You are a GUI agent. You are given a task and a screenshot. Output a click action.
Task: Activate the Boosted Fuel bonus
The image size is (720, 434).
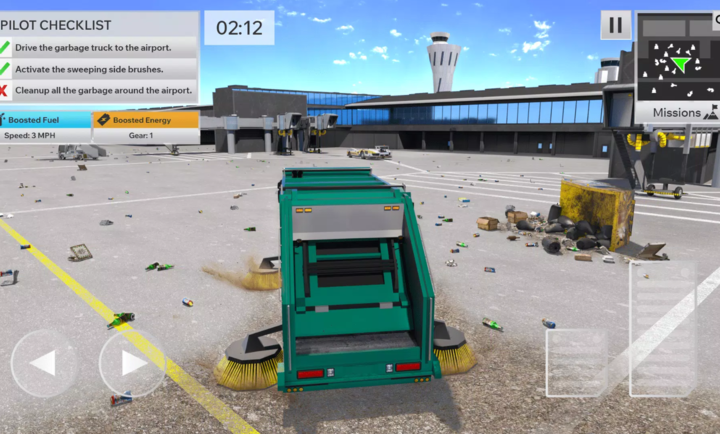point(46,120)
